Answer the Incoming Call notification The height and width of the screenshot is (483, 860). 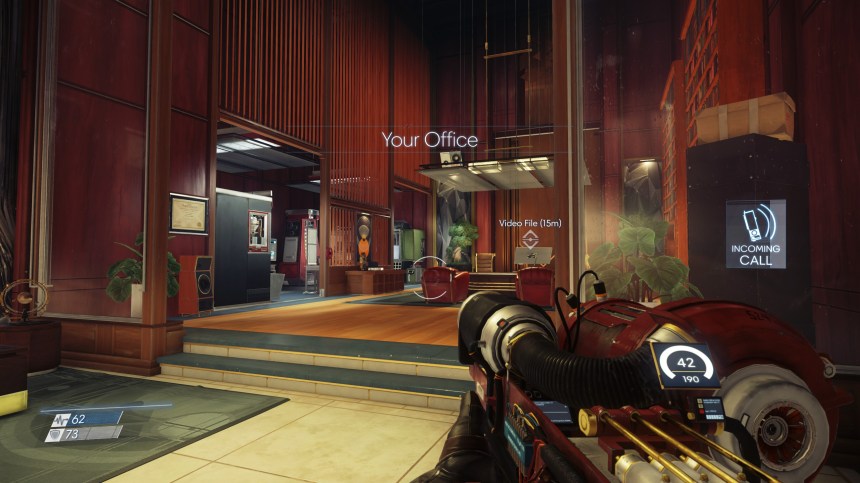[x=755, y=233]
